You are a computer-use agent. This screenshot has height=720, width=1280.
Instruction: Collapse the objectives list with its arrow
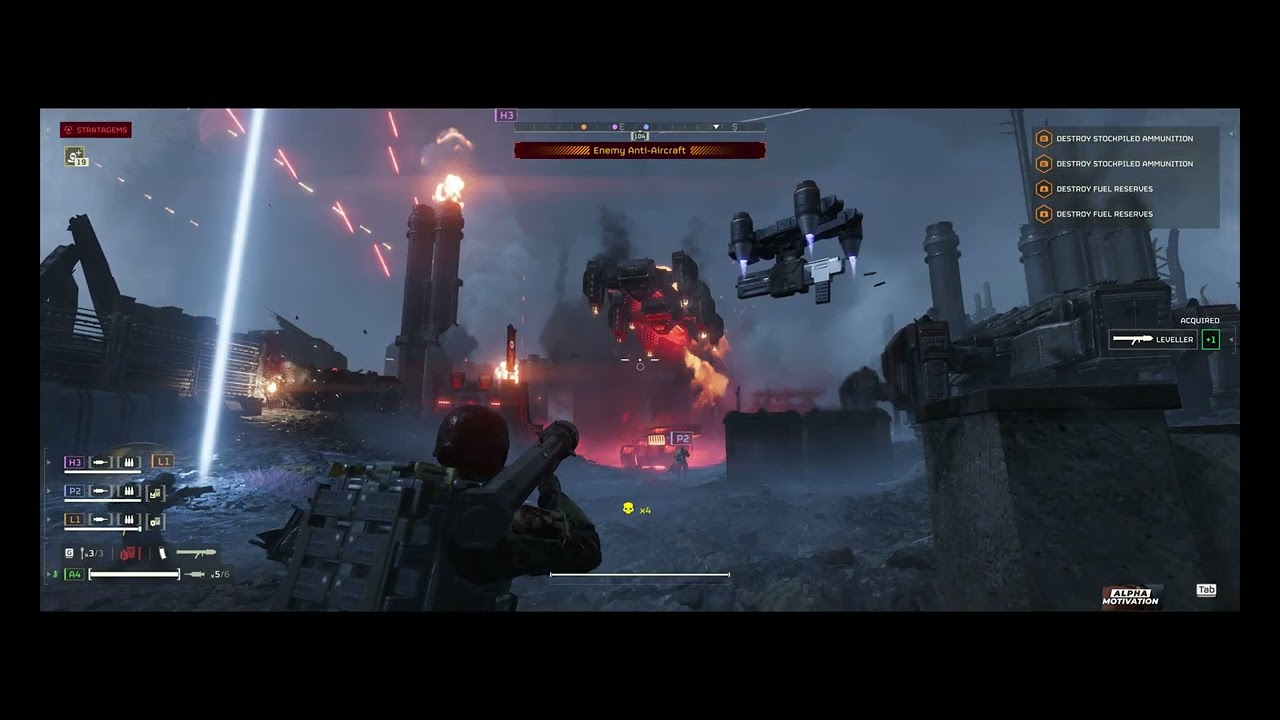pyautogui.click(x=1232, y=134)
